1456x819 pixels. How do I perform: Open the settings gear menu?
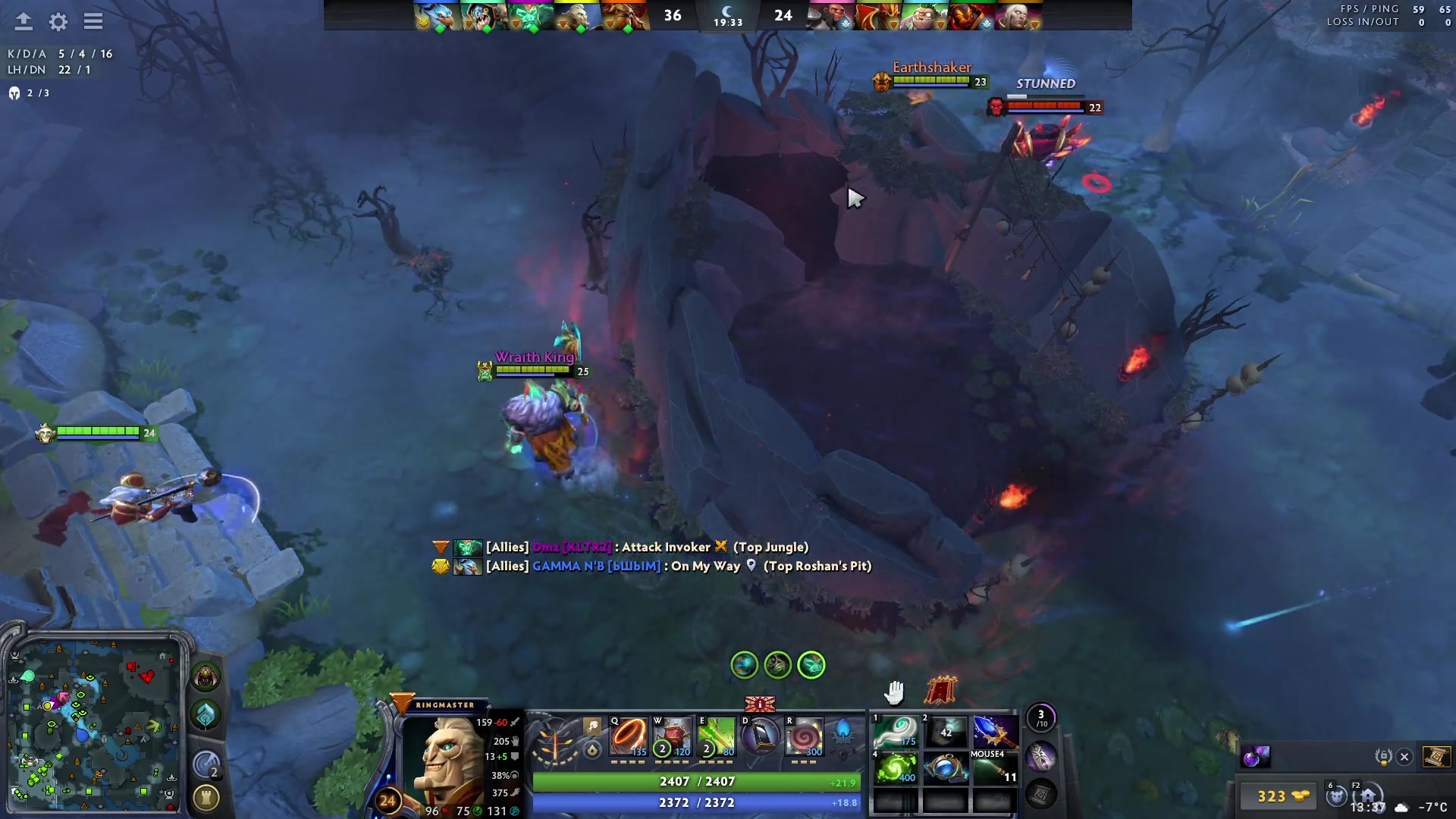pos(58,22)
